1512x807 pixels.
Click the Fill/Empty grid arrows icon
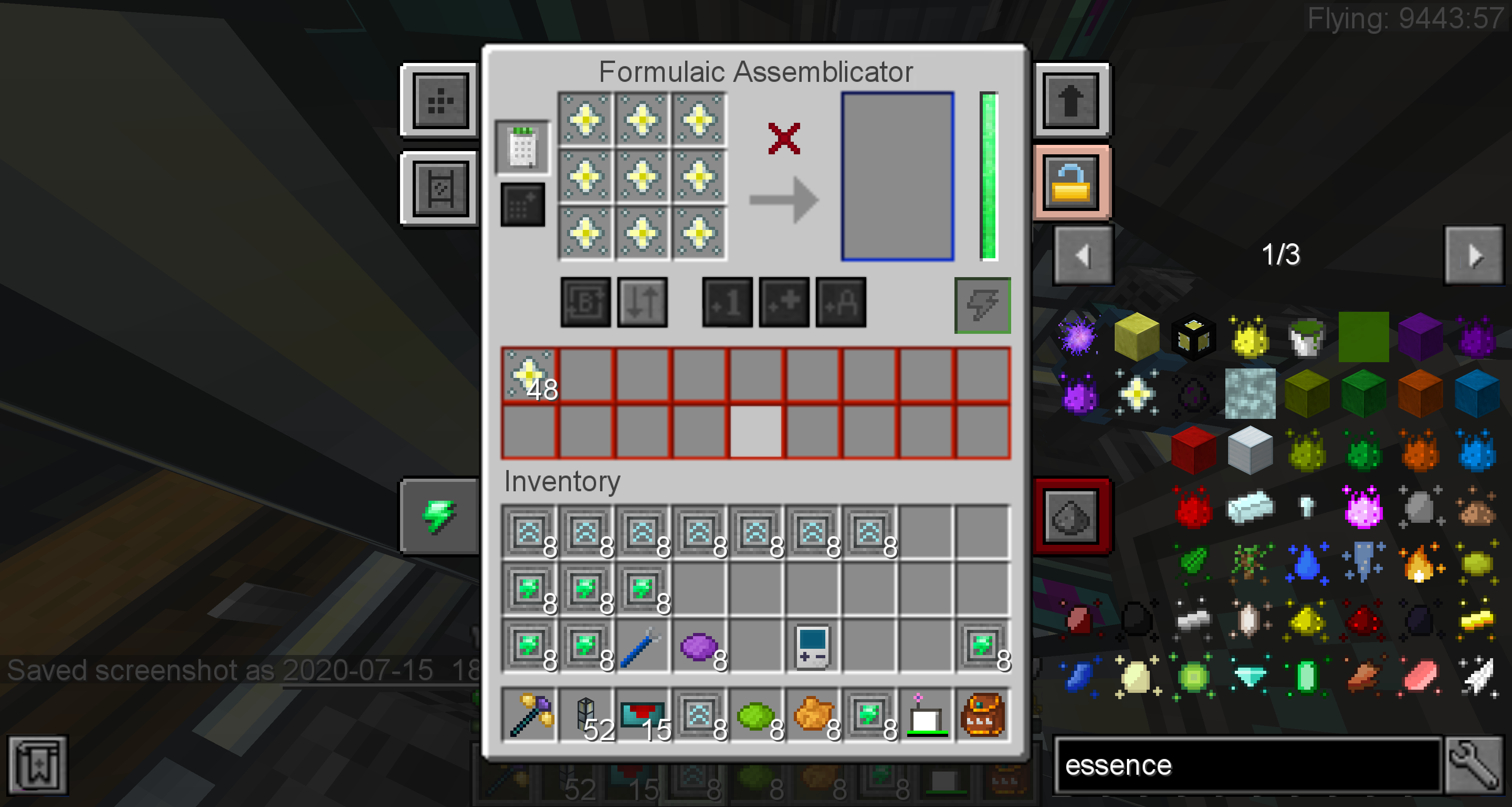tap(641, 304)
